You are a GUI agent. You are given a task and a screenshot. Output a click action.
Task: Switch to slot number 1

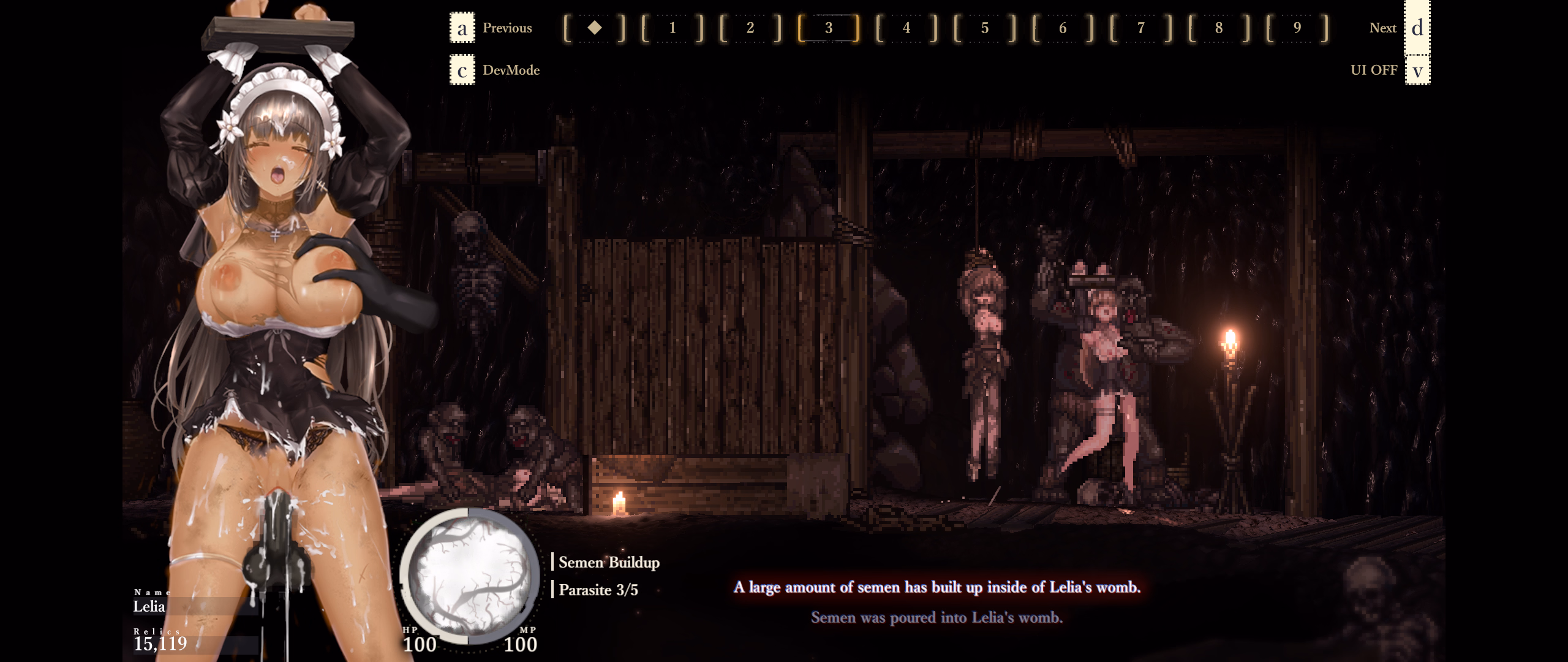(673, 28)
